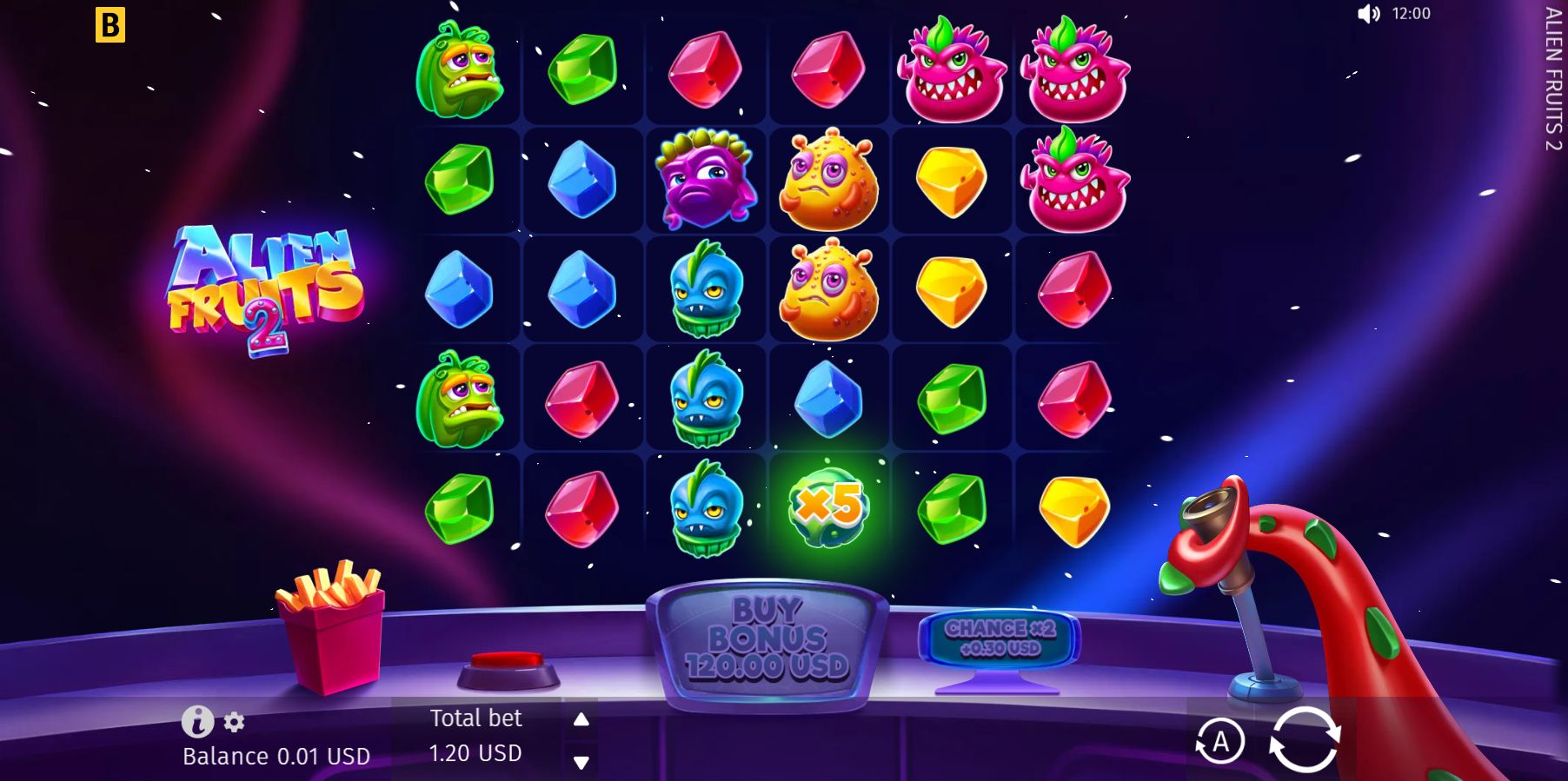Click the Balance 0.01 USD display
The height and width of the screenshot is (781, 1568).
276,756
